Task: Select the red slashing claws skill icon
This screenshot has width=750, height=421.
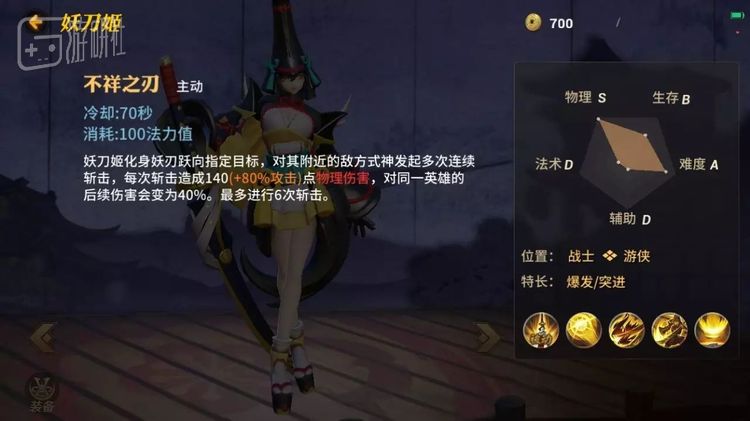Action: [x=627, y=329]
